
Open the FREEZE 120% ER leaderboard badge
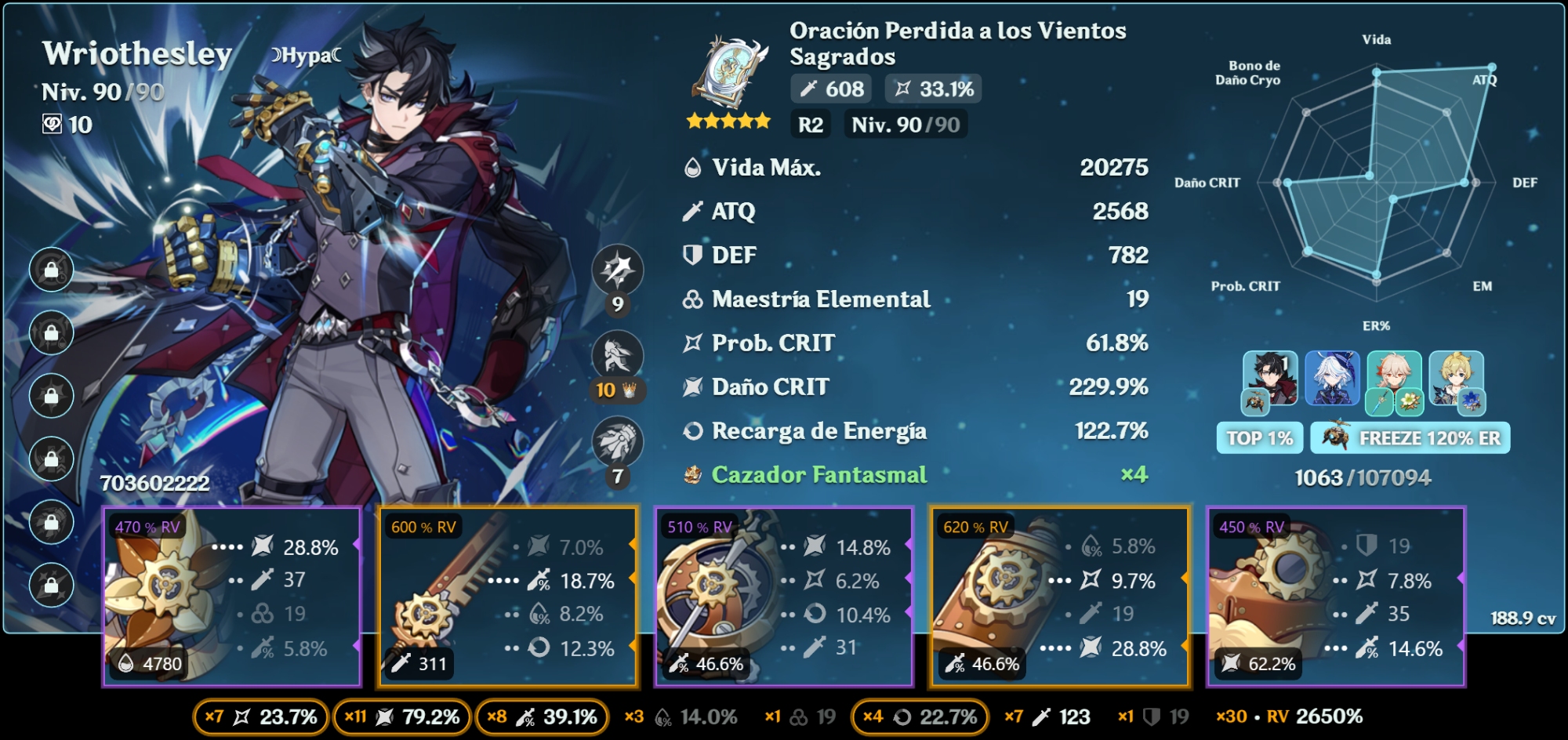[x=1410, y=438]
